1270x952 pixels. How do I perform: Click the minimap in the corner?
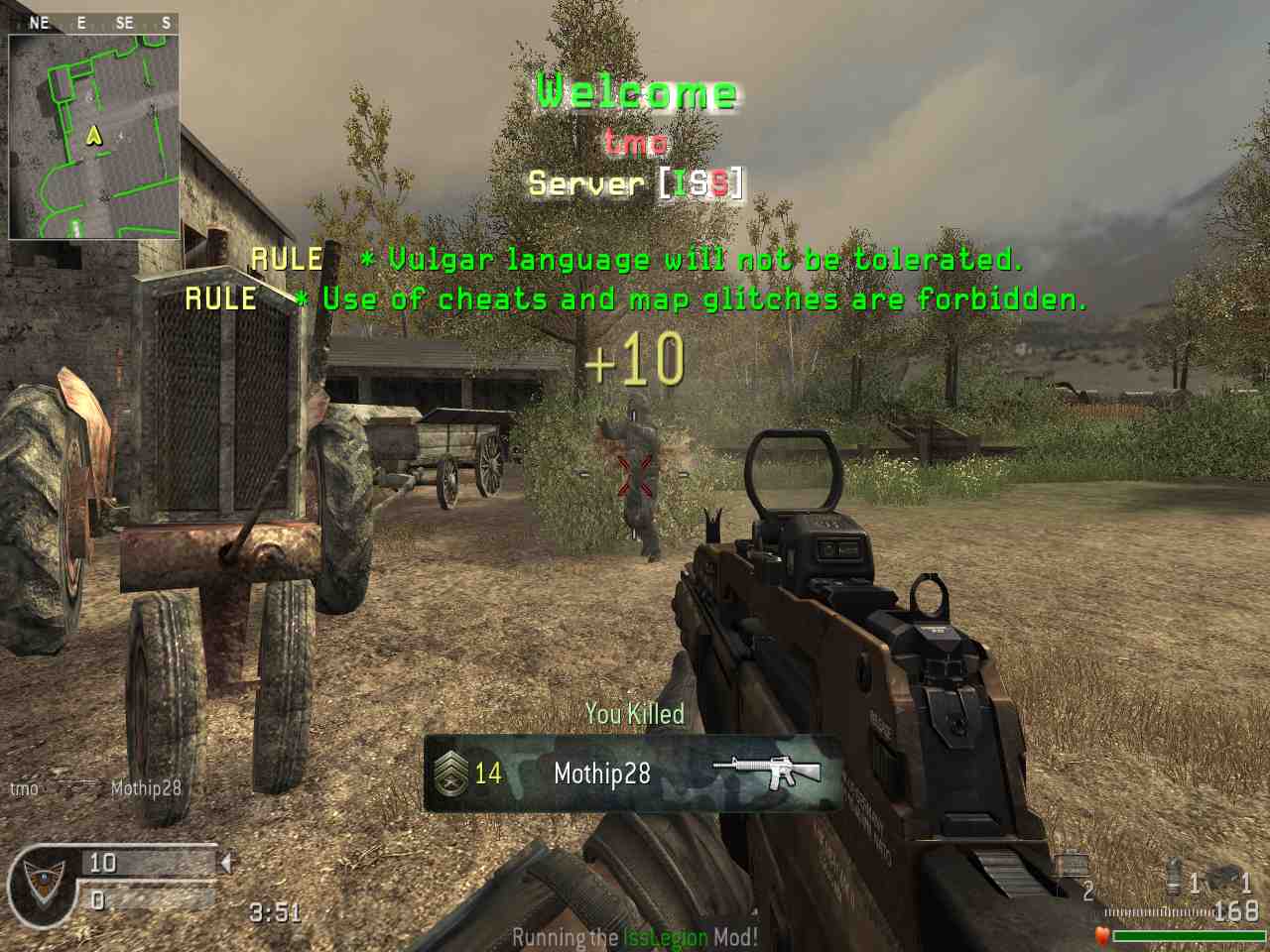[x=94, y=137]
